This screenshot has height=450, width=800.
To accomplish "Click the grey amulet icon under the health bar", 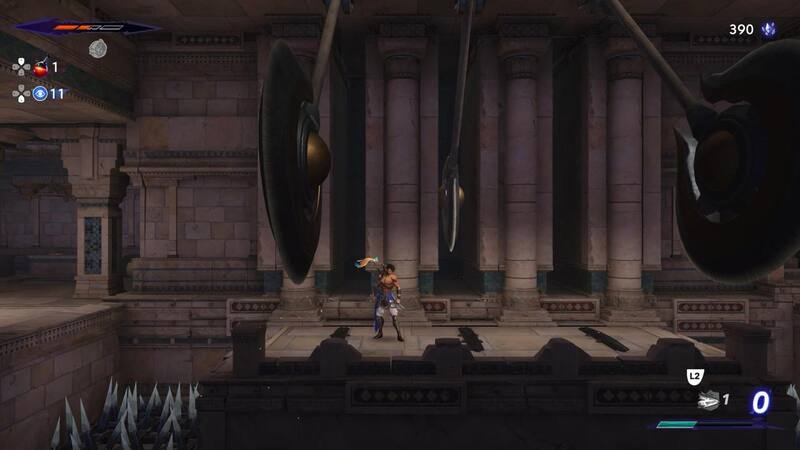I will [x=97, y=48].
